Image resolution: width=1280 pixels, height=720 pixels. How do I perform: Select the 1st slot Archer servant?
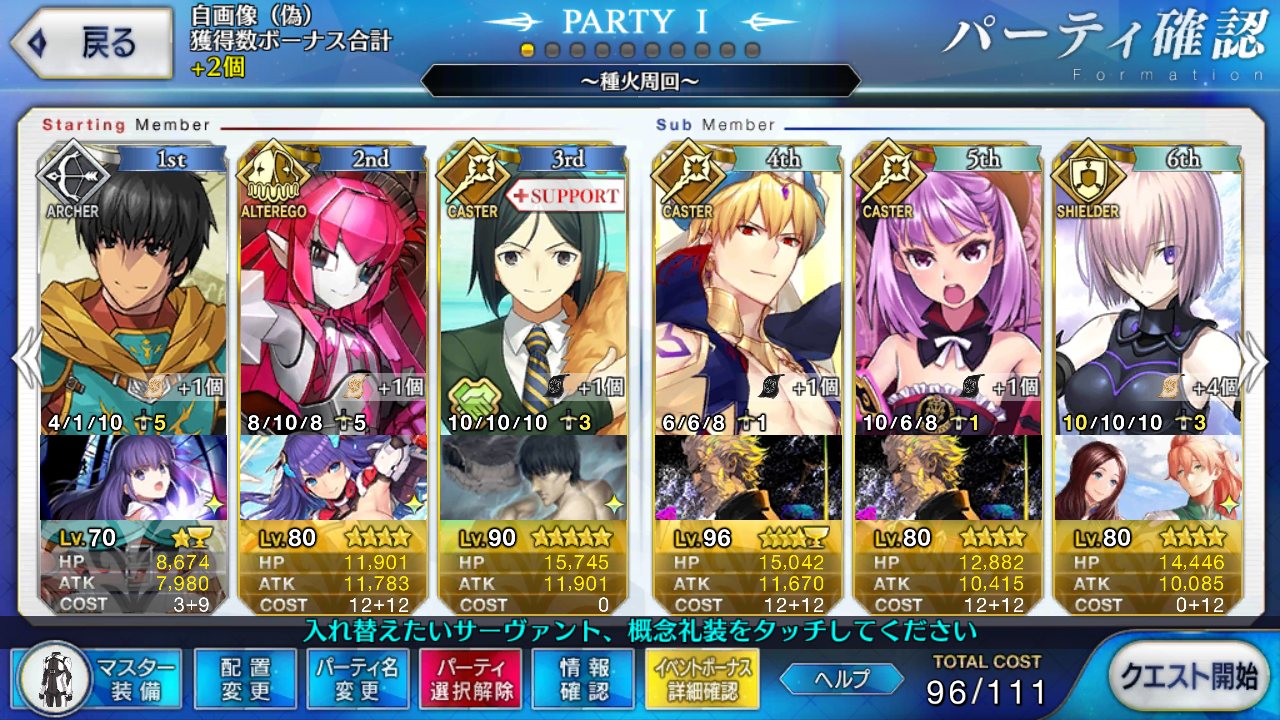[133, 290]
